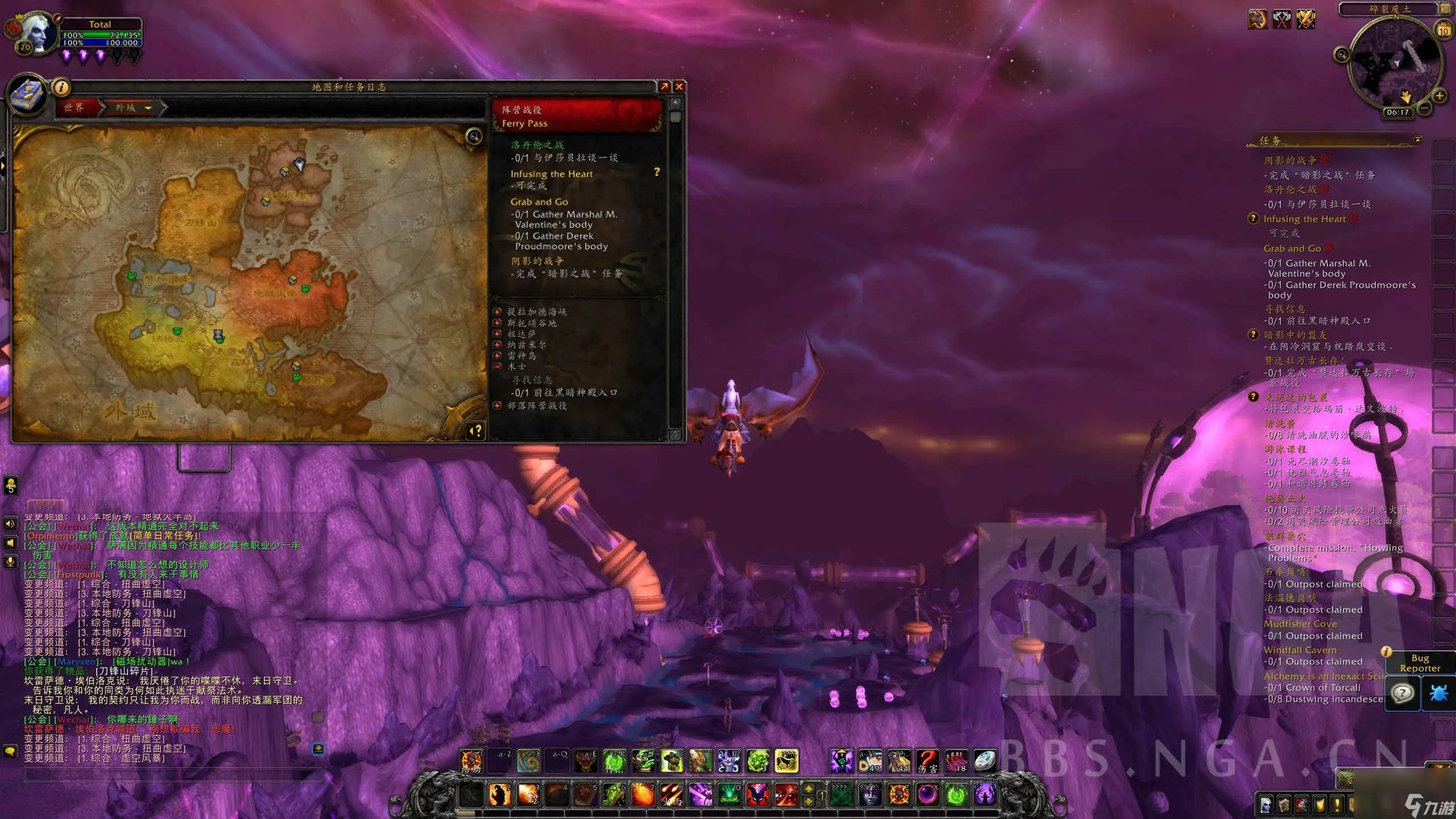Image resolution: width=1456 pixels, height=819 pixels.
Task: Open the calendar showing day 10
Action: pyautogui.click(x=1443, y=30)
